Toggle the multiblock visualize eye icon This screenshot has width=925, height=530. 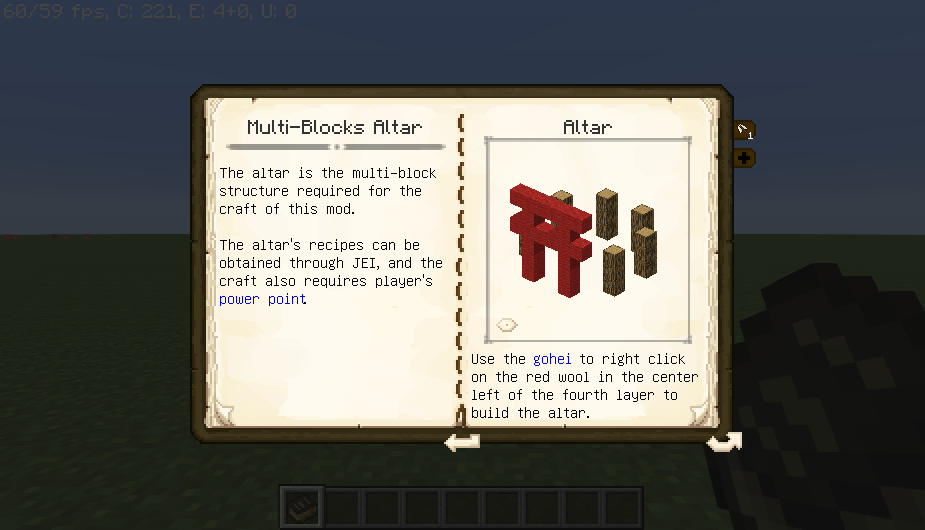507,324
